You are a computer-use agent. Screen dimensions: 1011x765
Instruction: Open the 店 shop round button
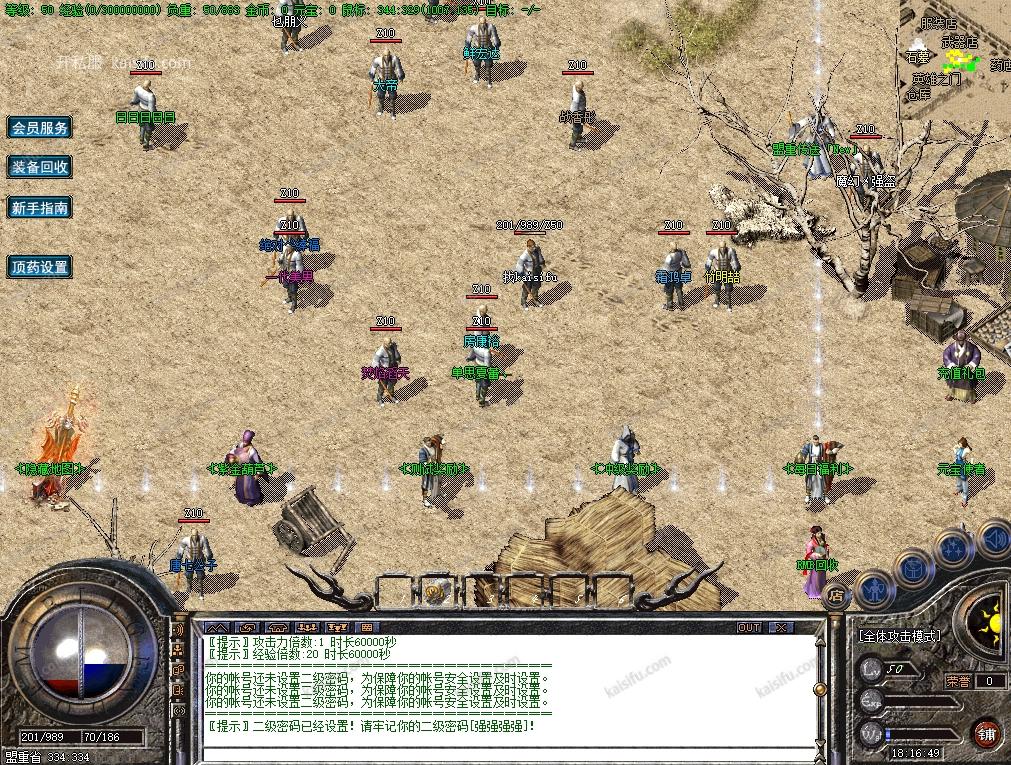(836, 594)
